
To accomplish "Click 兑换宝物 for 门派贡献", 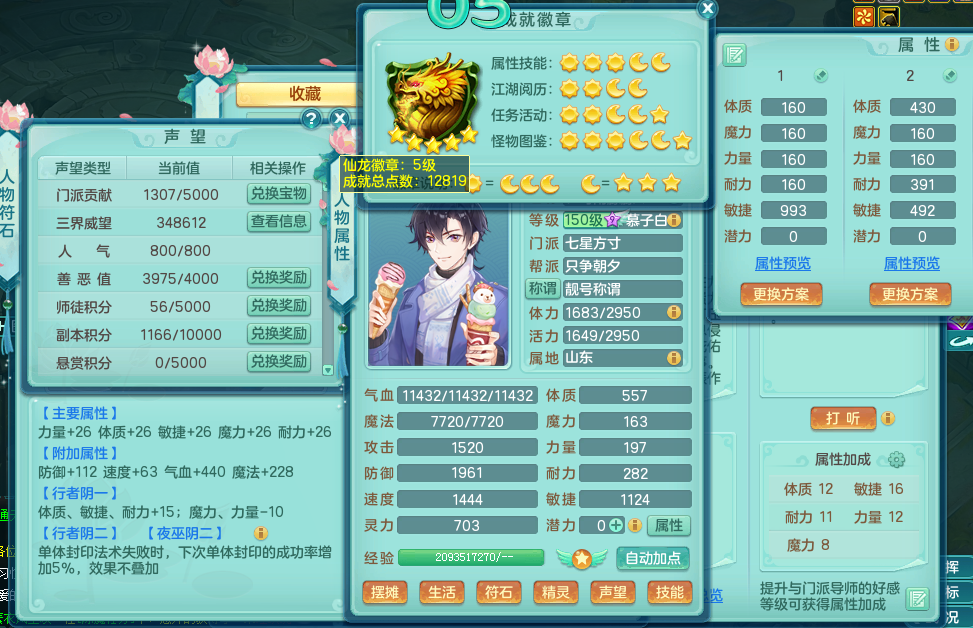I will (278, 194).
